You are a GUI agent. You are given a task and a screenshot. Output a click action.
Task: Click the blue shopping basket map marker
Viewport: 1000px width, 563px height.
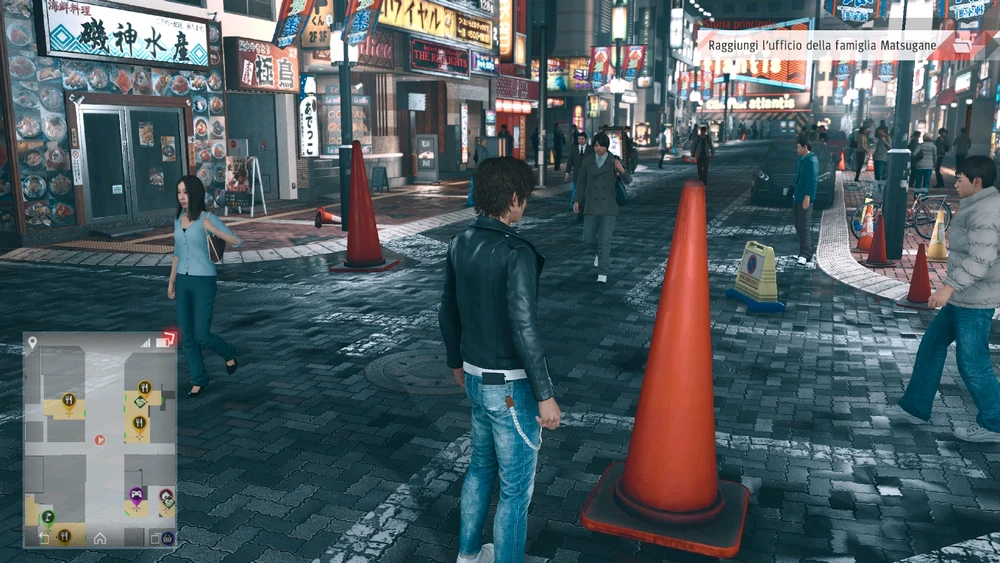click(x=167, y=538)
